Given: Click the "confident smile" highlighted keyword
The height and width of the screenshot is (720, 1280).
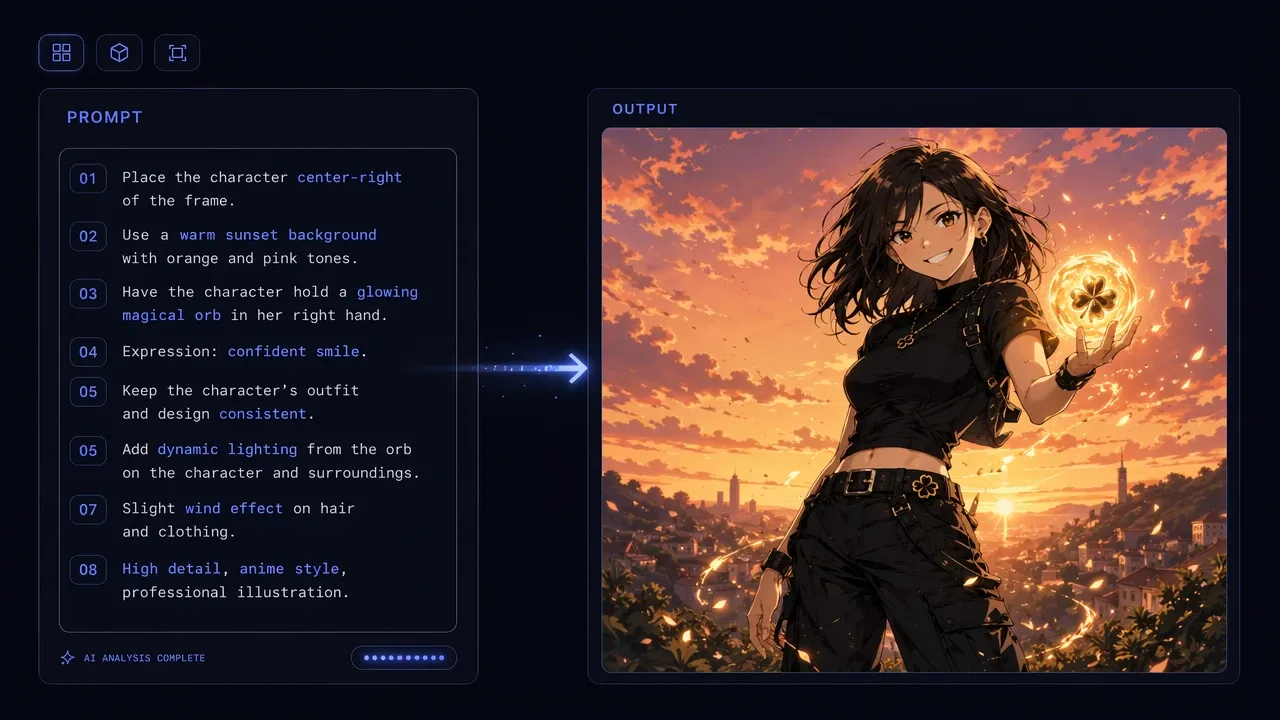Looking at the screenshot, I should point(293,351).
